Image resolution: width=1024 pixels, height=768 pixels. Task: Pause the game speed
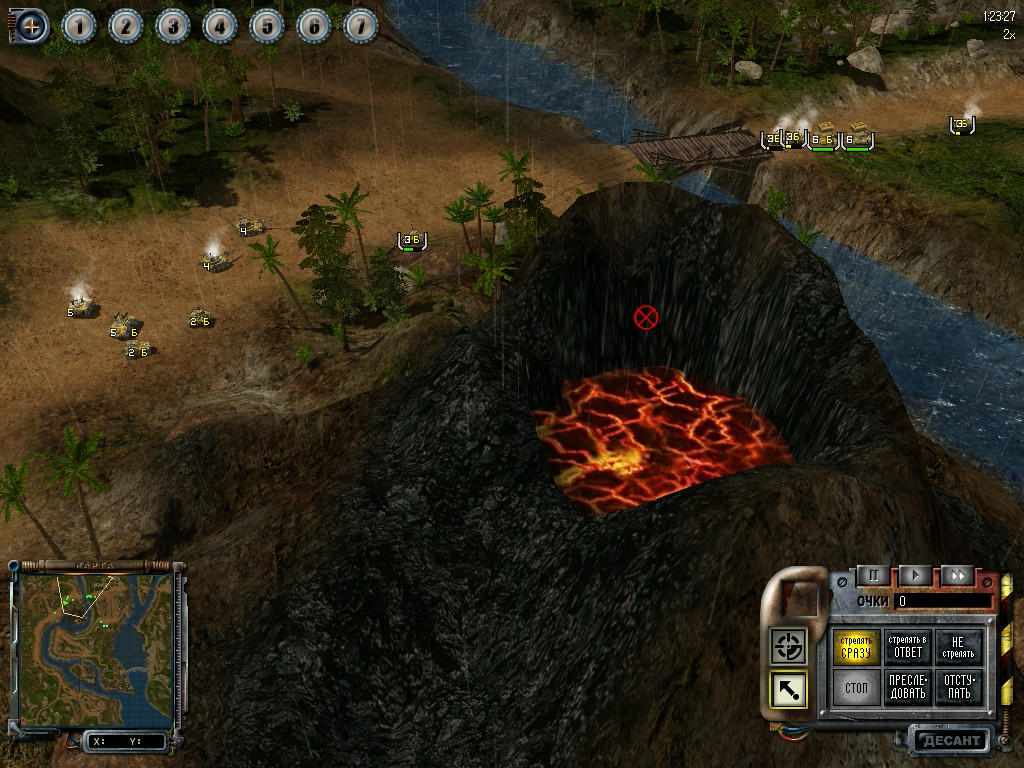coord(873,575)
